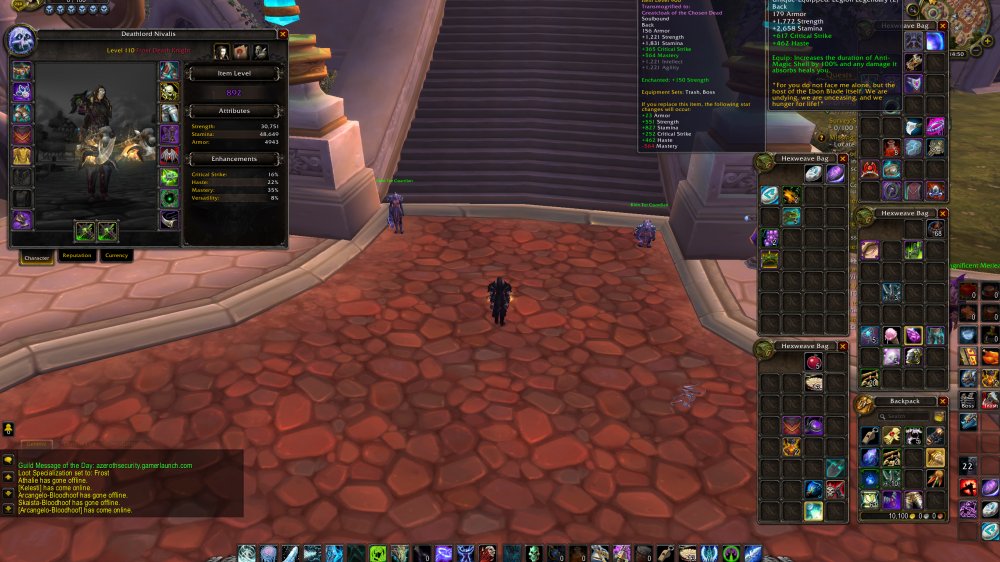Select the red apple item in bag

(814, 362)
